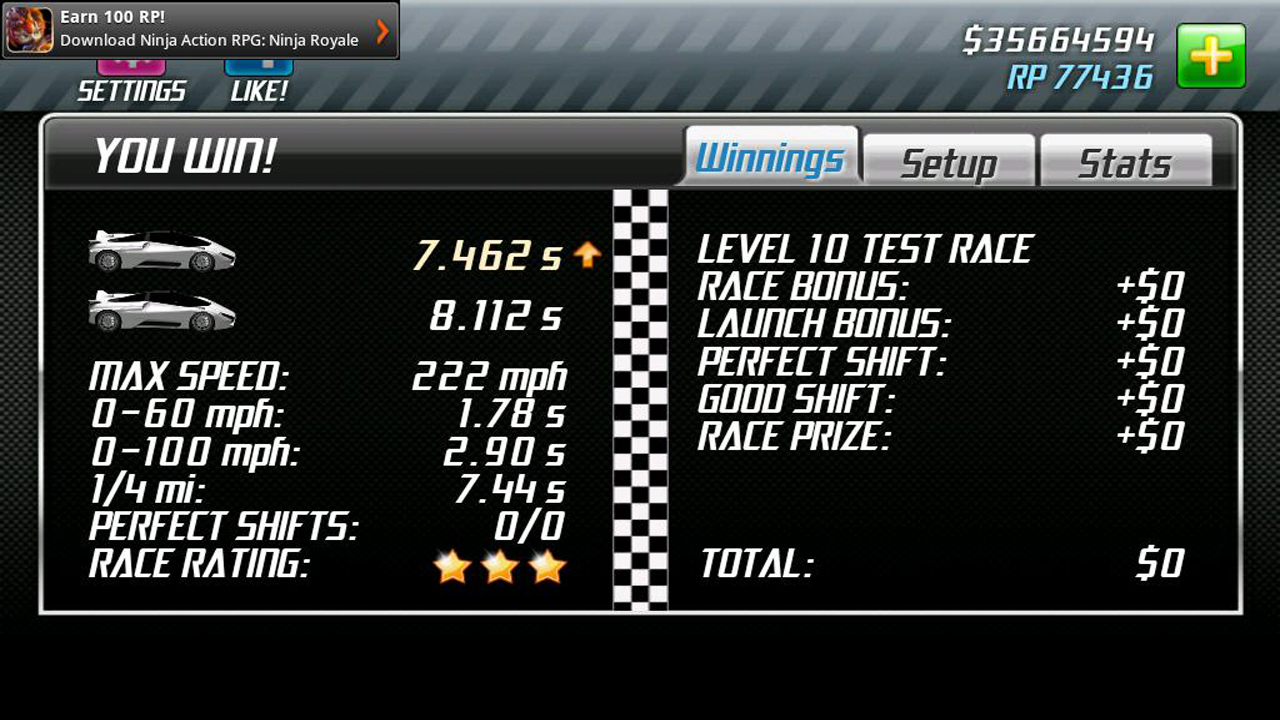Switch to the Setup tab
Screen dimensions: 1280x720
point(948,160)
